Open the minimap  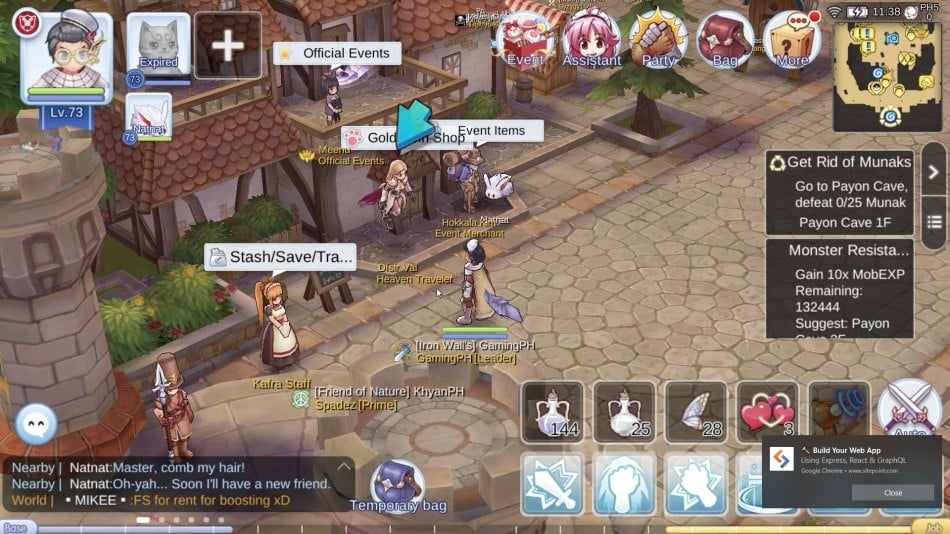tap(886, 76)
